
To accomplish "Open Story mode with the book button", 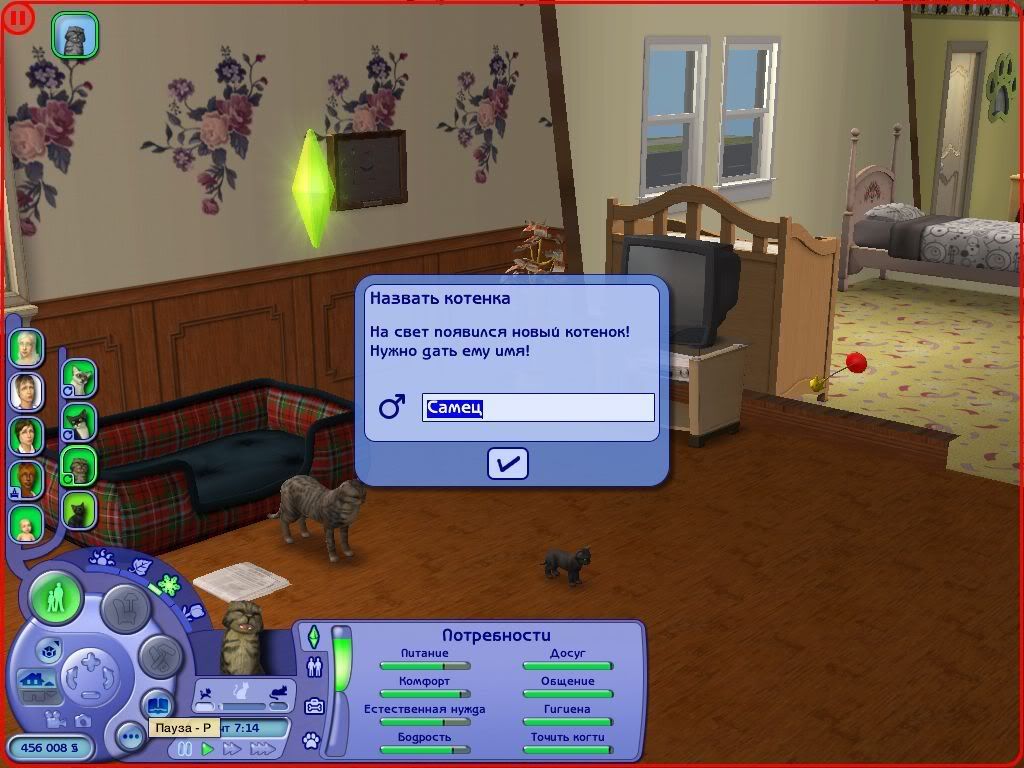I will (156, 704).
